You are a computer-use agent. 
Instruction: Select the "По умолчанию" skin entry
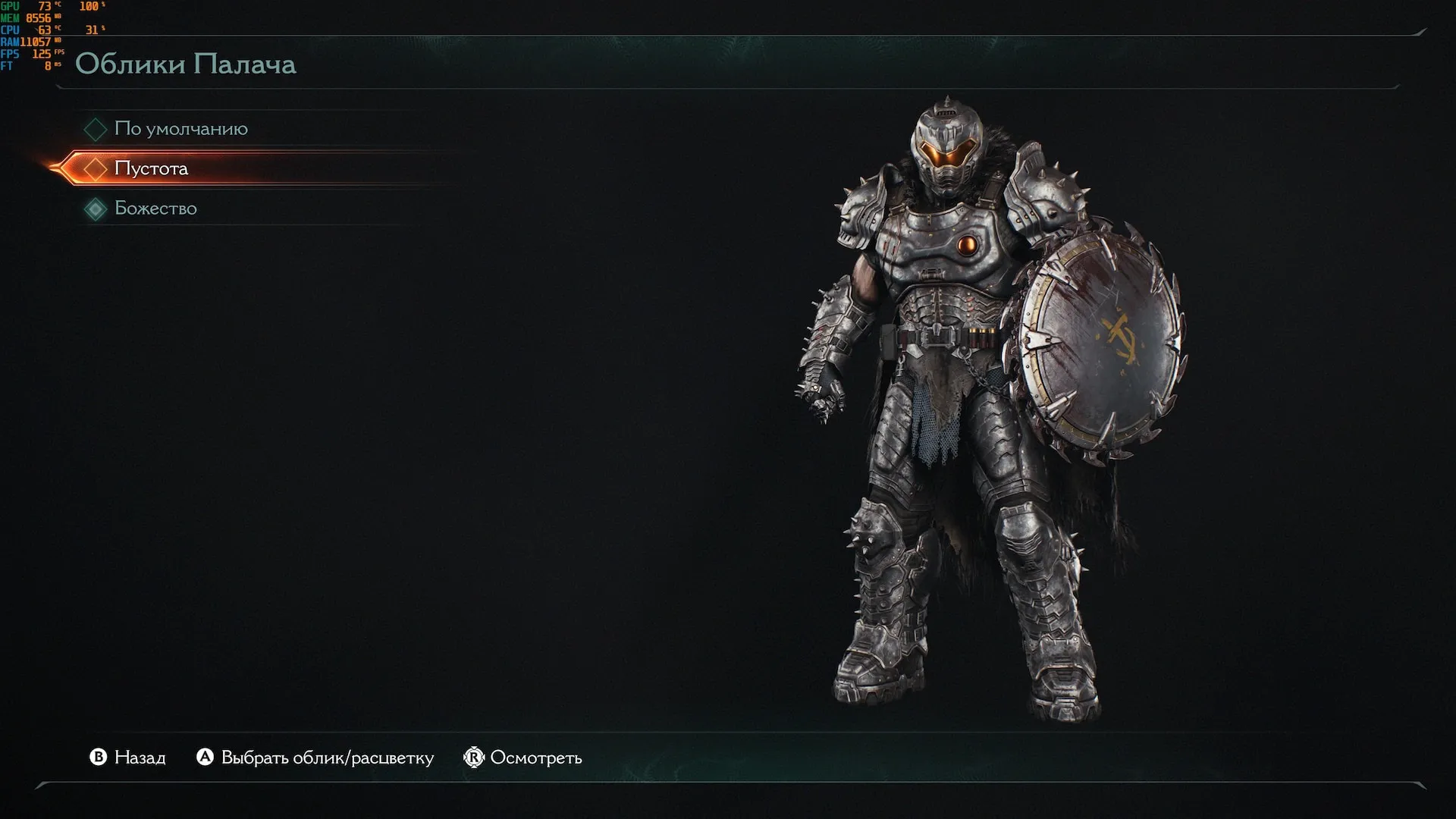(x=180, y=129)
